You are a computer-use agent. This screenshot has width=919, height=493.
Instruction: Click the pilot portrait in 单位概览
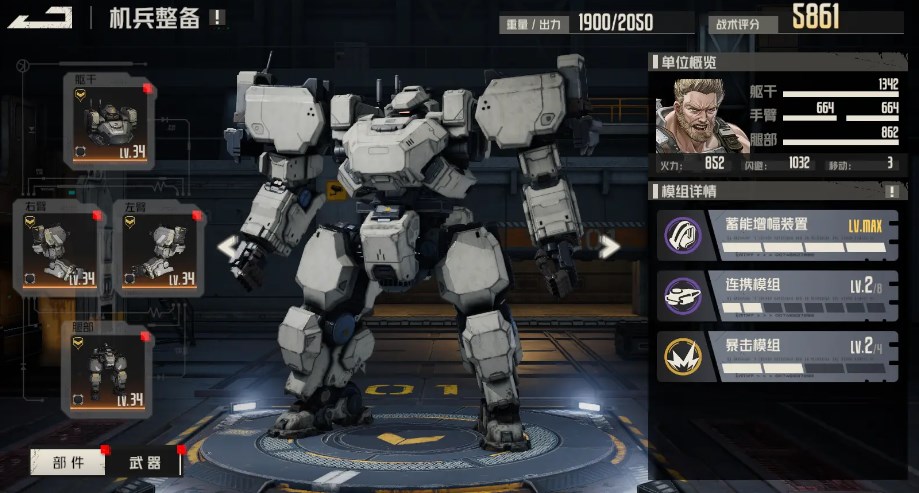click(688, 115)
